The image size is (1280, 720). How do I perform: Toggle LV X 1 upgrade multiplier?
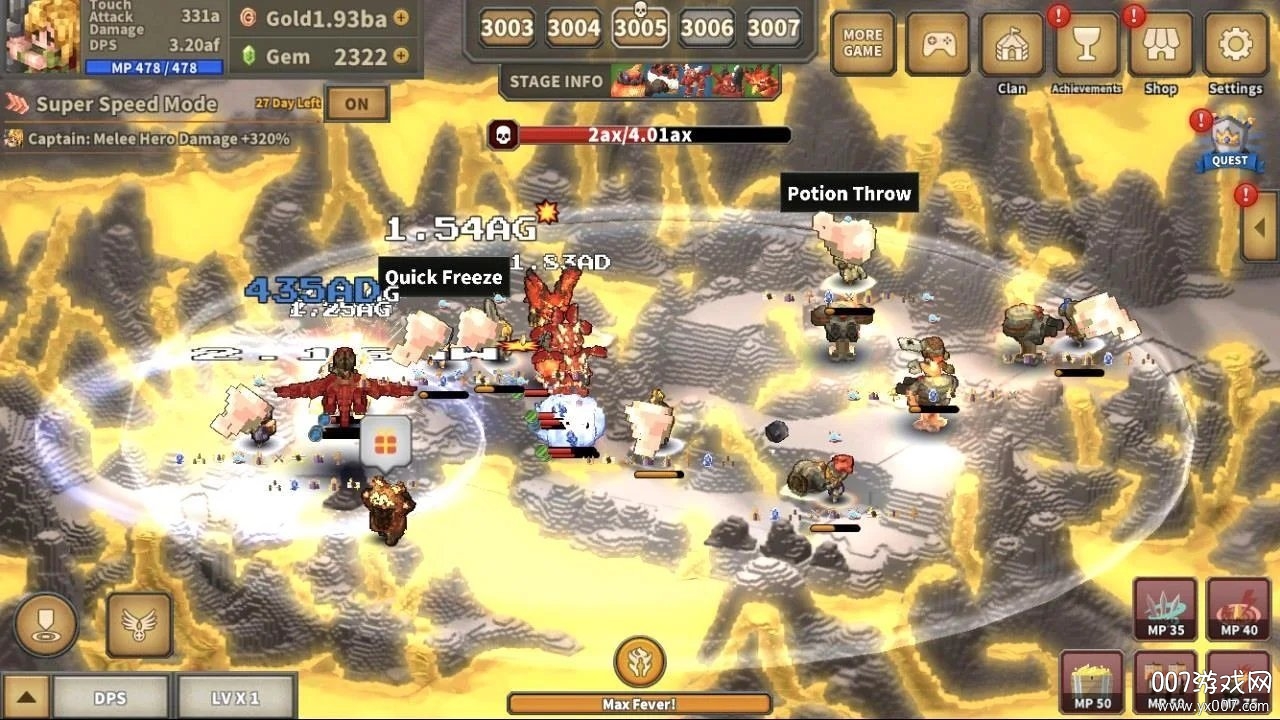237,697
